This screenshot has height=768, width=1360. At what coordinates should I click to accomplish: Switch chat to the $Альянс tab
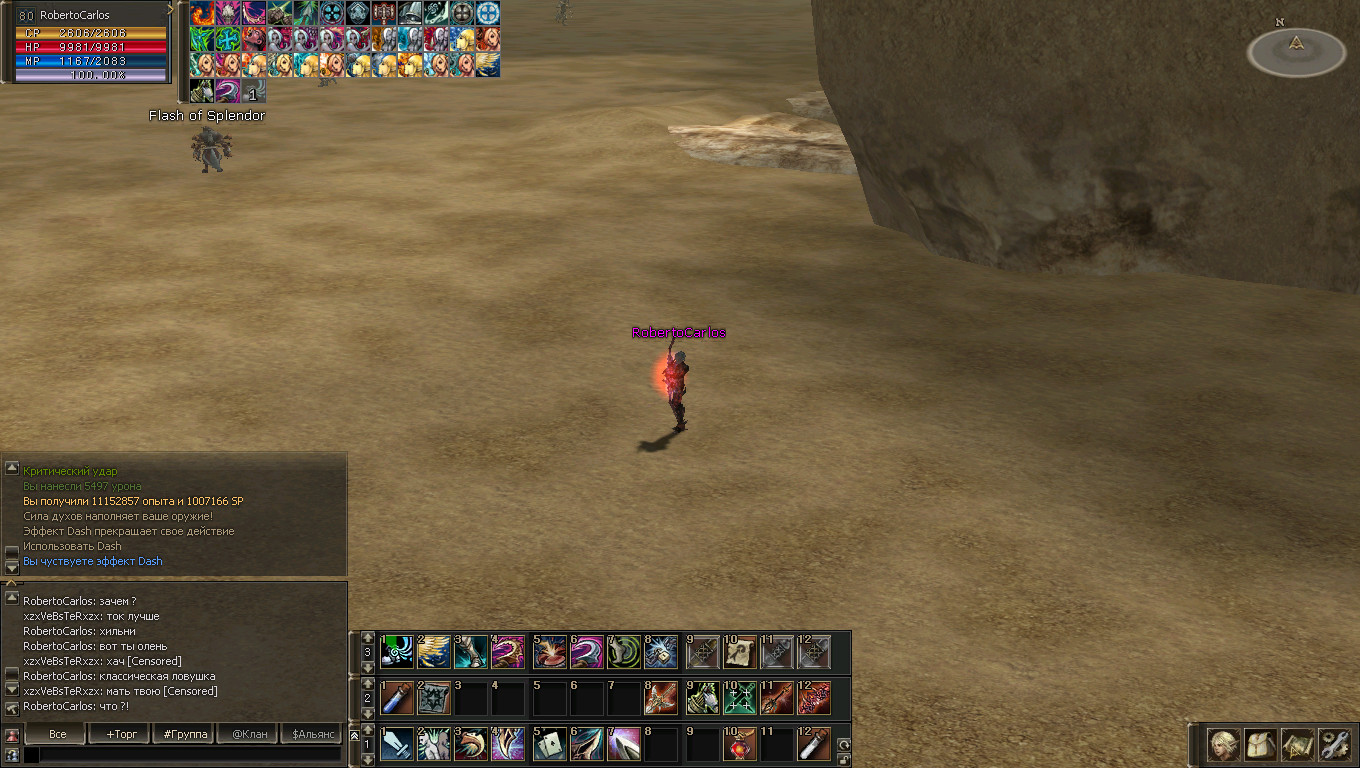coord(311,734)
